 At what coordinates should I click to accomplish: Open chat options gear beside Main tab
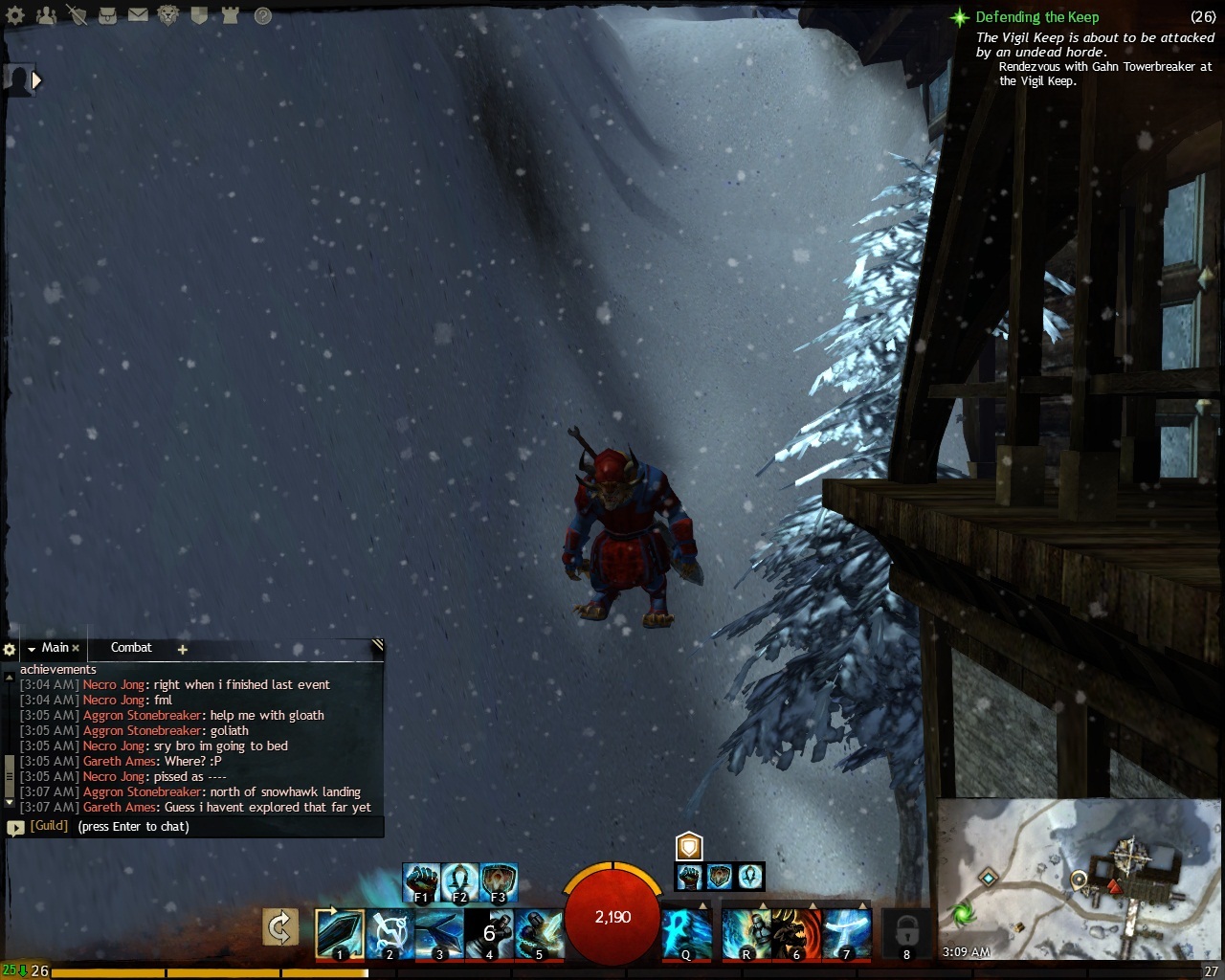pos(10,649)
